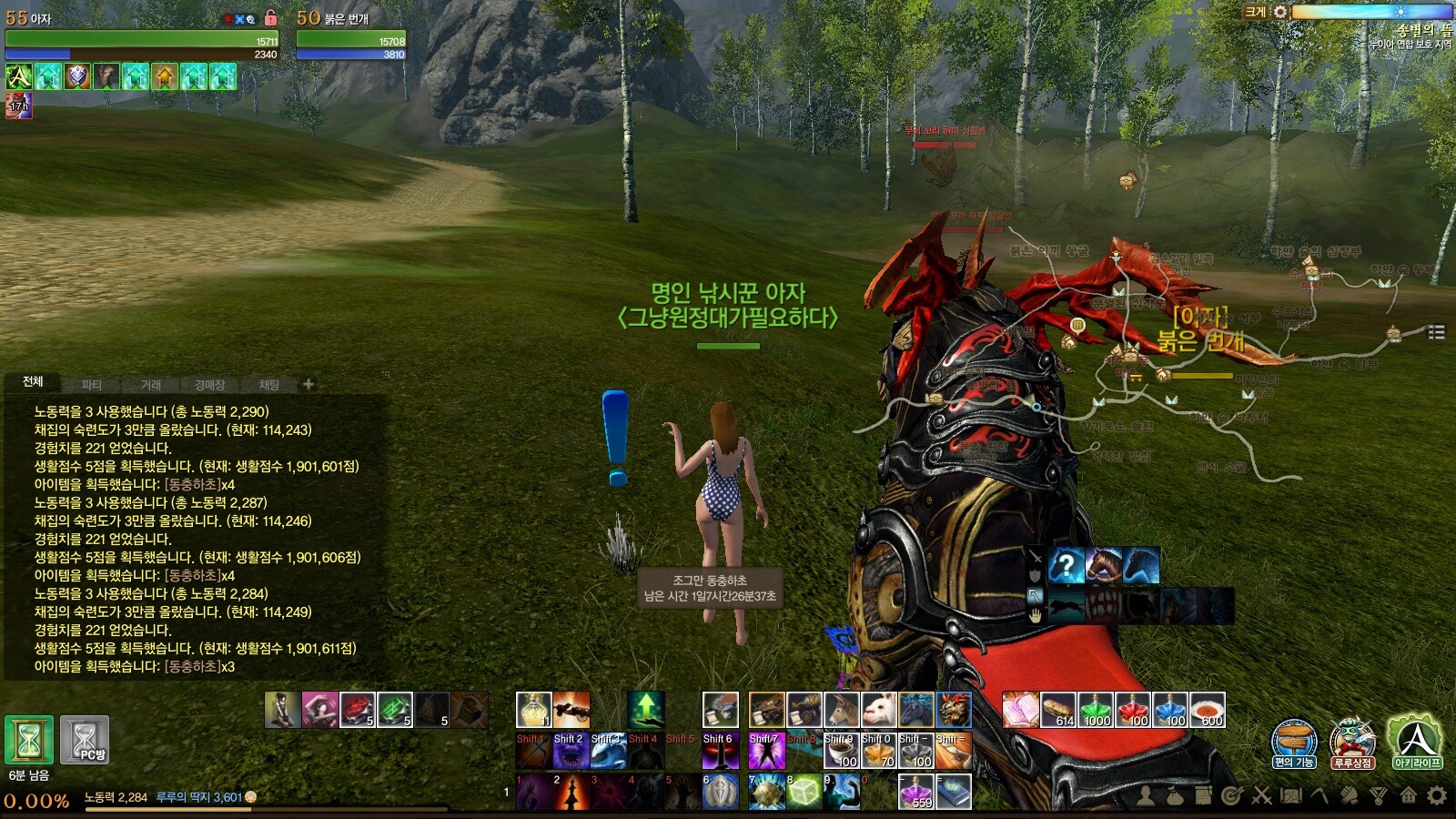Screen dimensions: 1456x819
Task: Use the bread item with 614 count
Action: tap(1058, 710)
